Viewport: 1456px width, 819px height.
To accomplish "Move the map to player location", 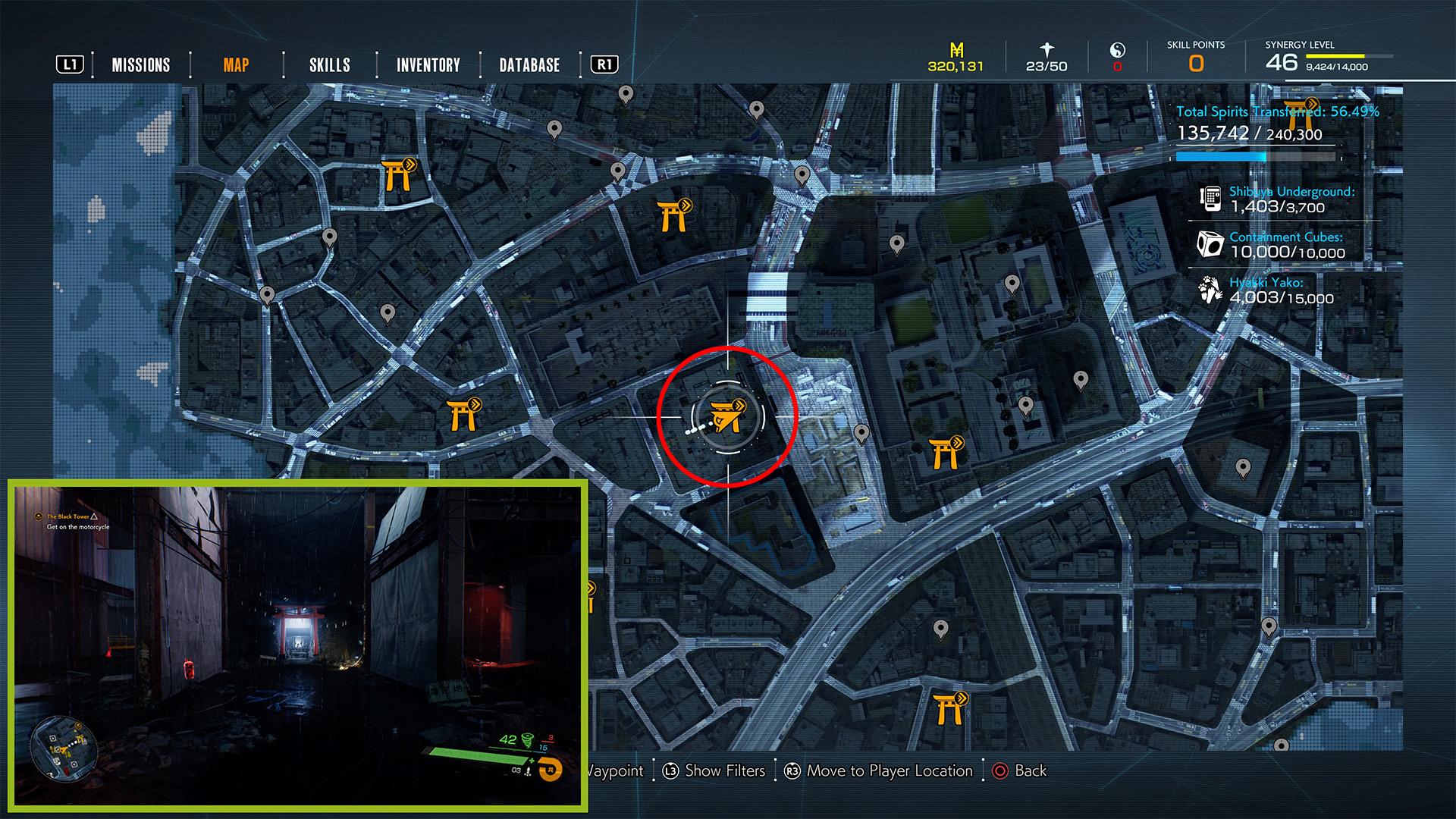I will pos(879,771).
